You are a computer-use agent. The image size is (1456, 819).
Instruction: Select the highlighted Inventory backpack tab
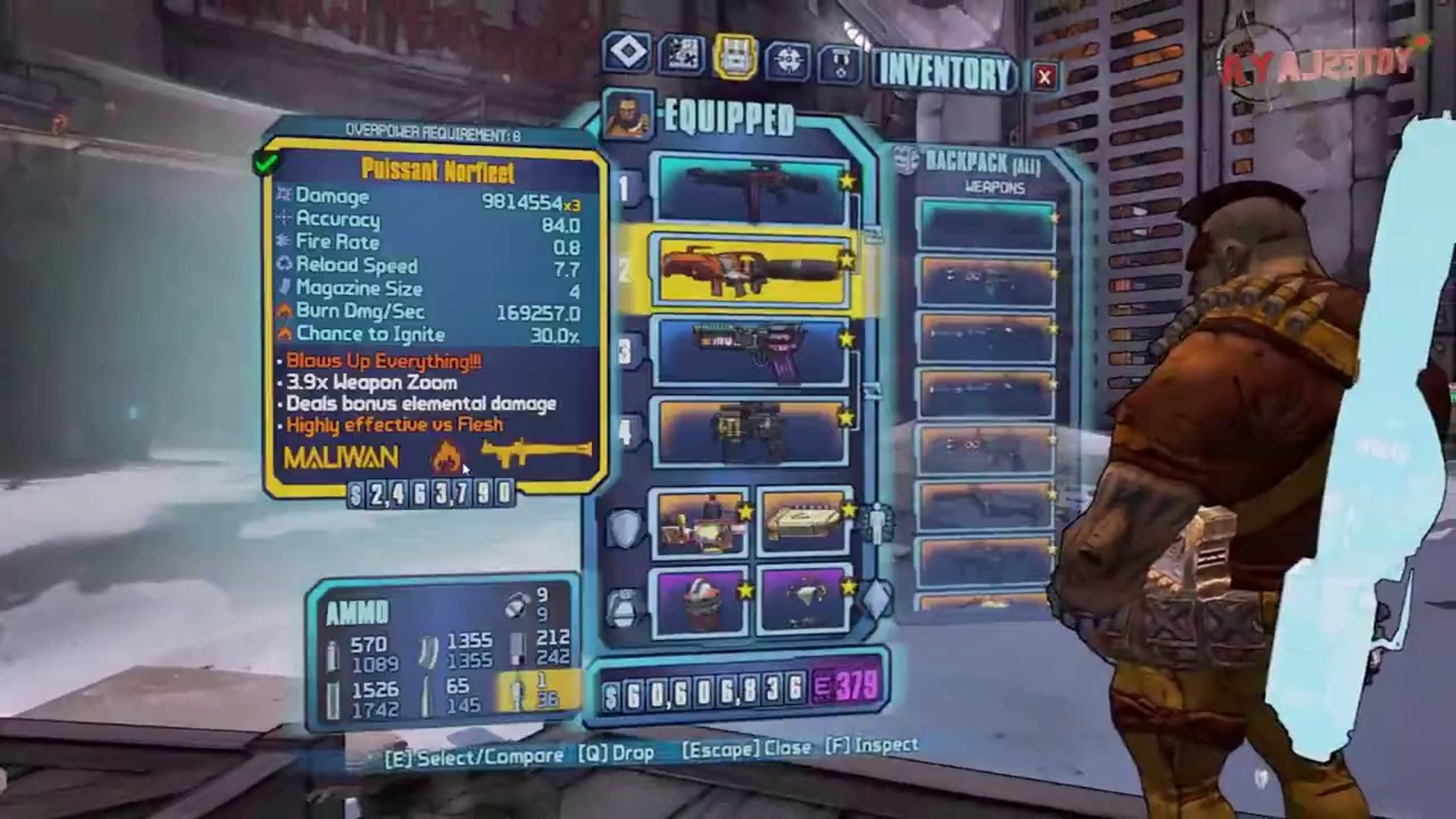[734, 57]
